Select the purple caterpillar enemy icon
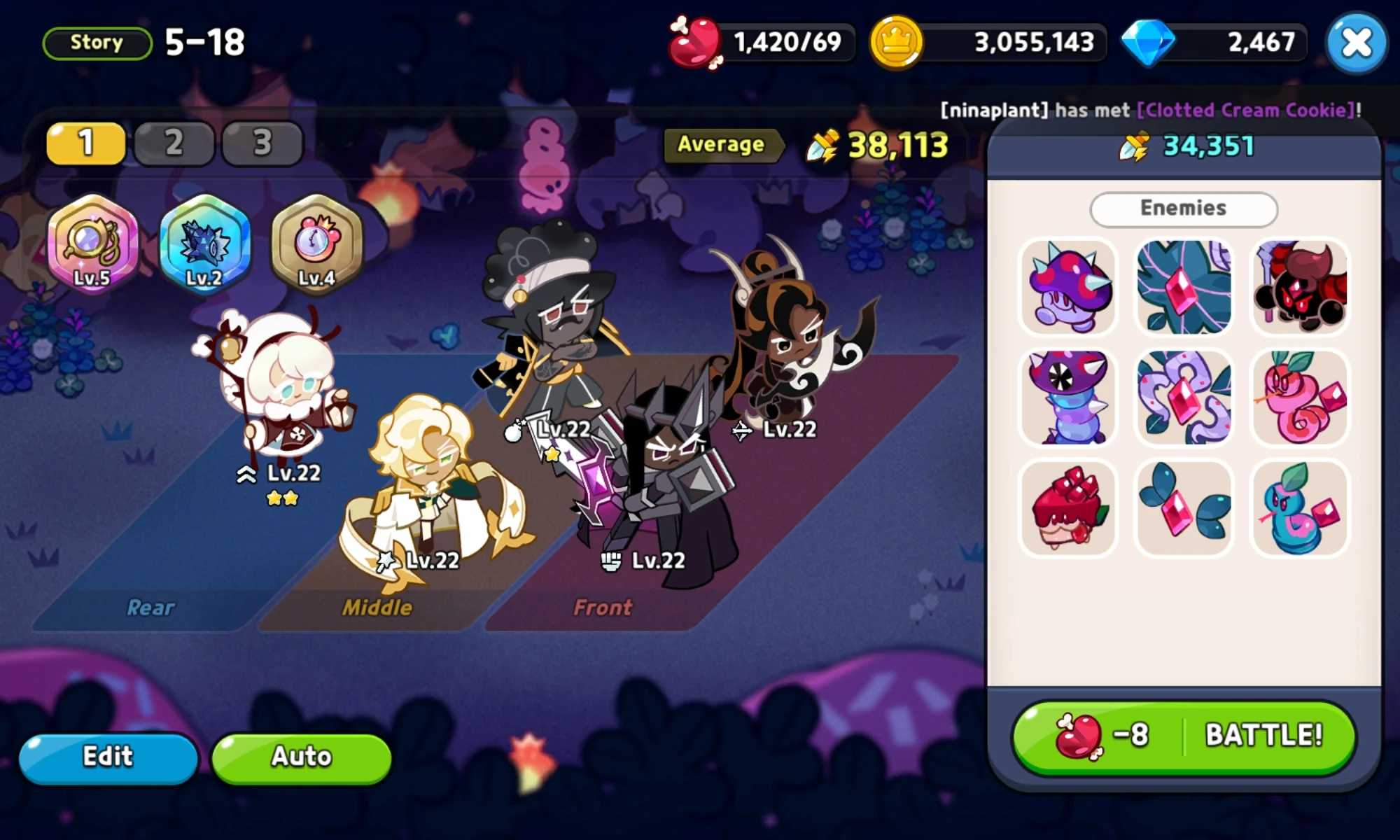The image size is (1400, 840). 1067,398
